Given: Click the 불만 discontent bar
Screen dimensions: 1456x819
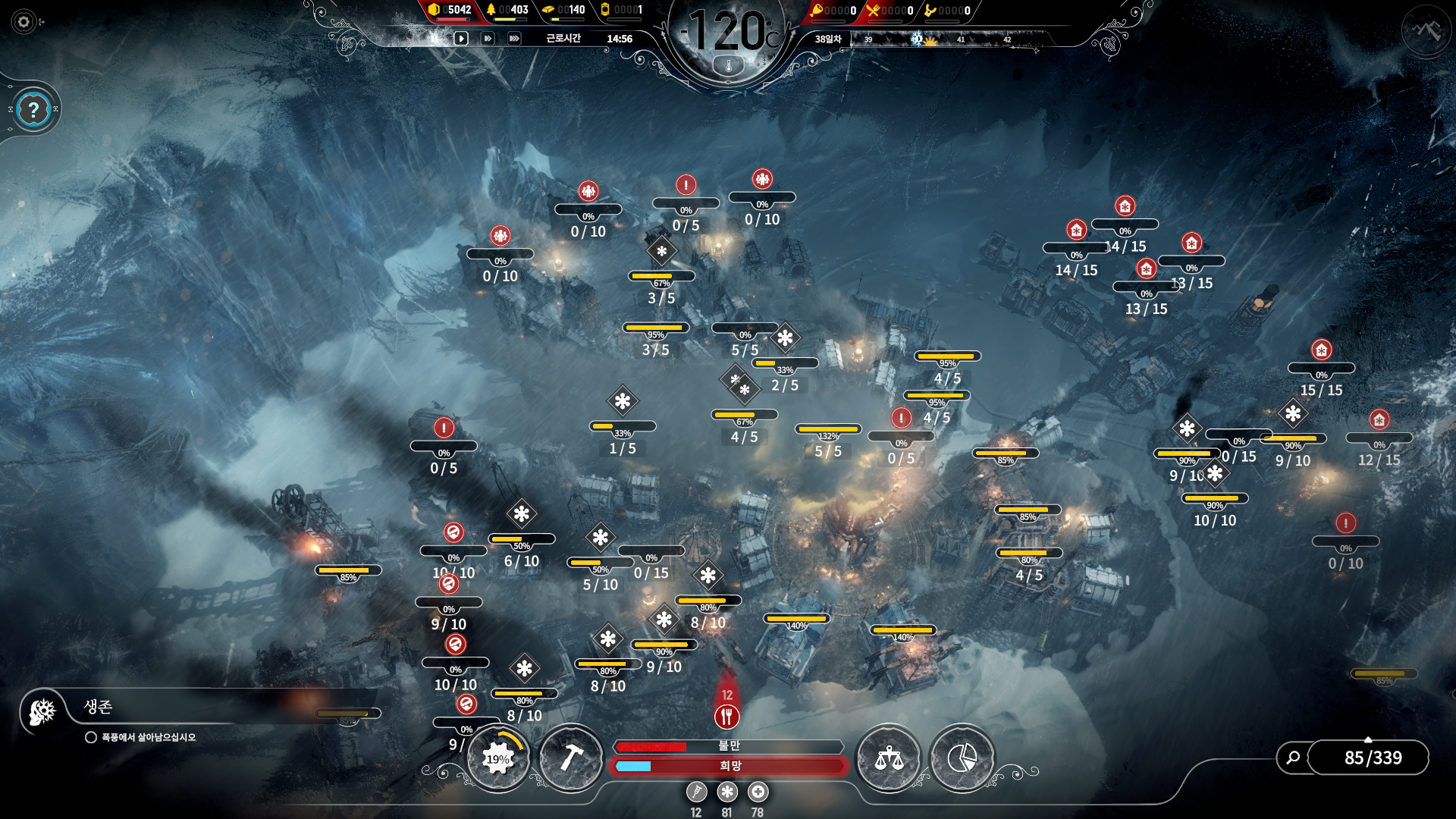Looking at the screenshot, I should point(728,746).
